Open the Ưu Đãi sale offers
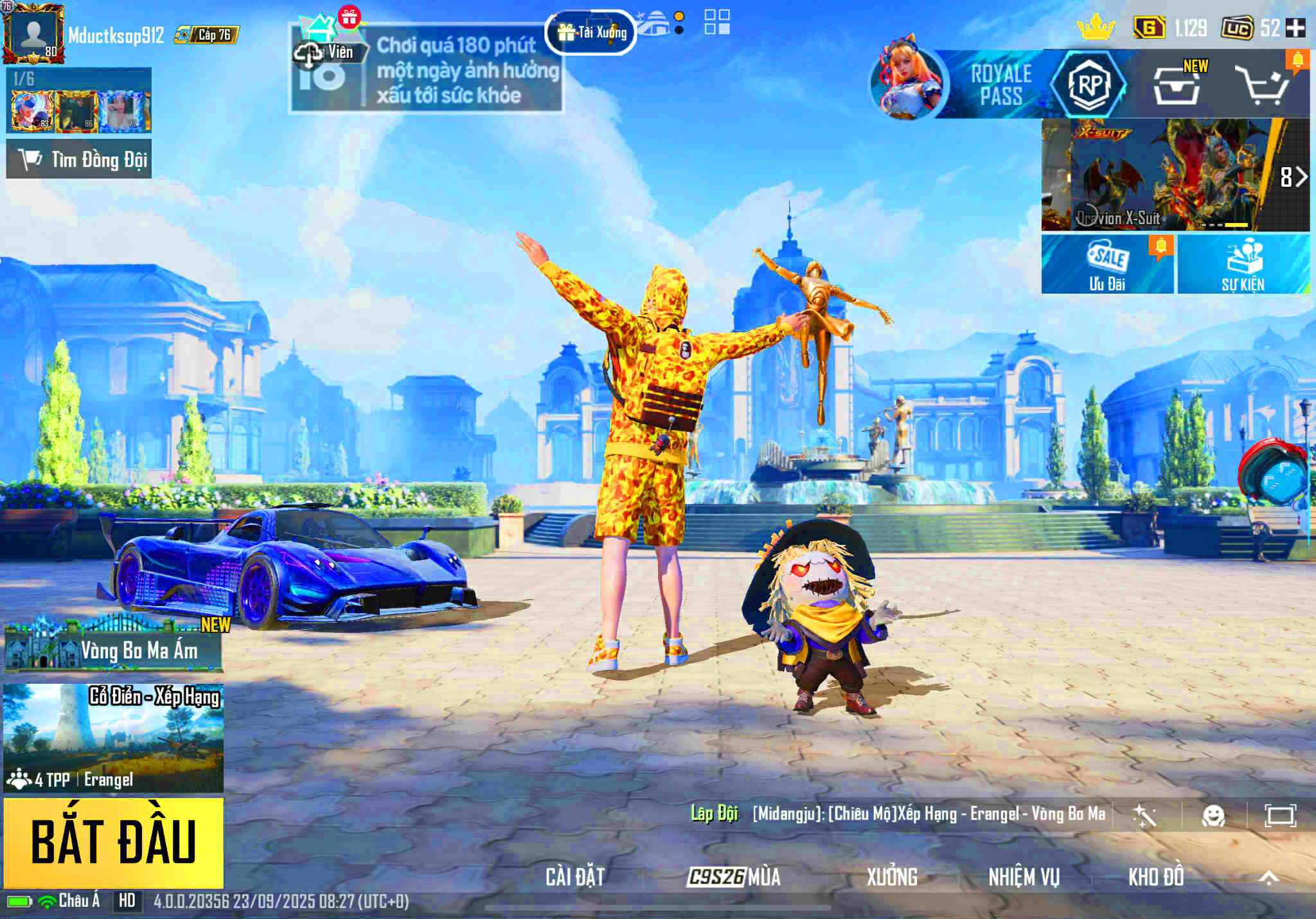 [1107, 264]
